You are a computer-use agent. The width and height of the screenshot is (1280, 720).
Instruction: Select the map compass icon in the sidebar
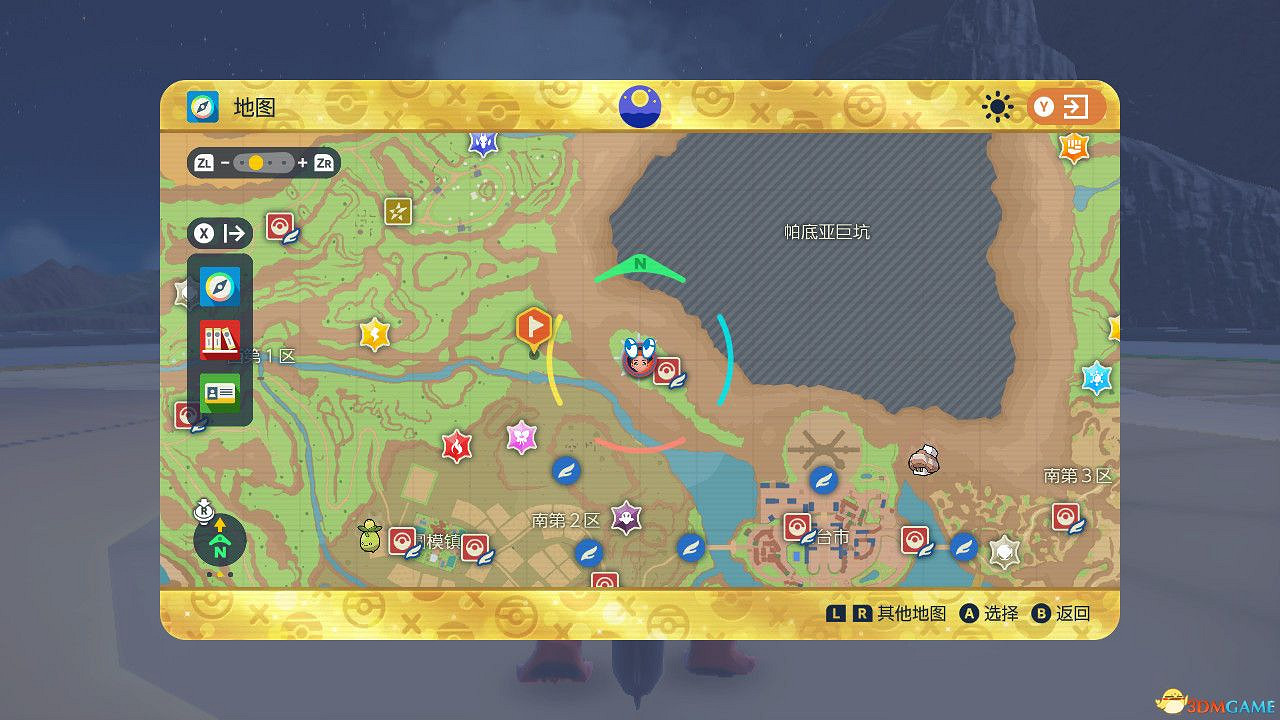click(x=219, y=286)
